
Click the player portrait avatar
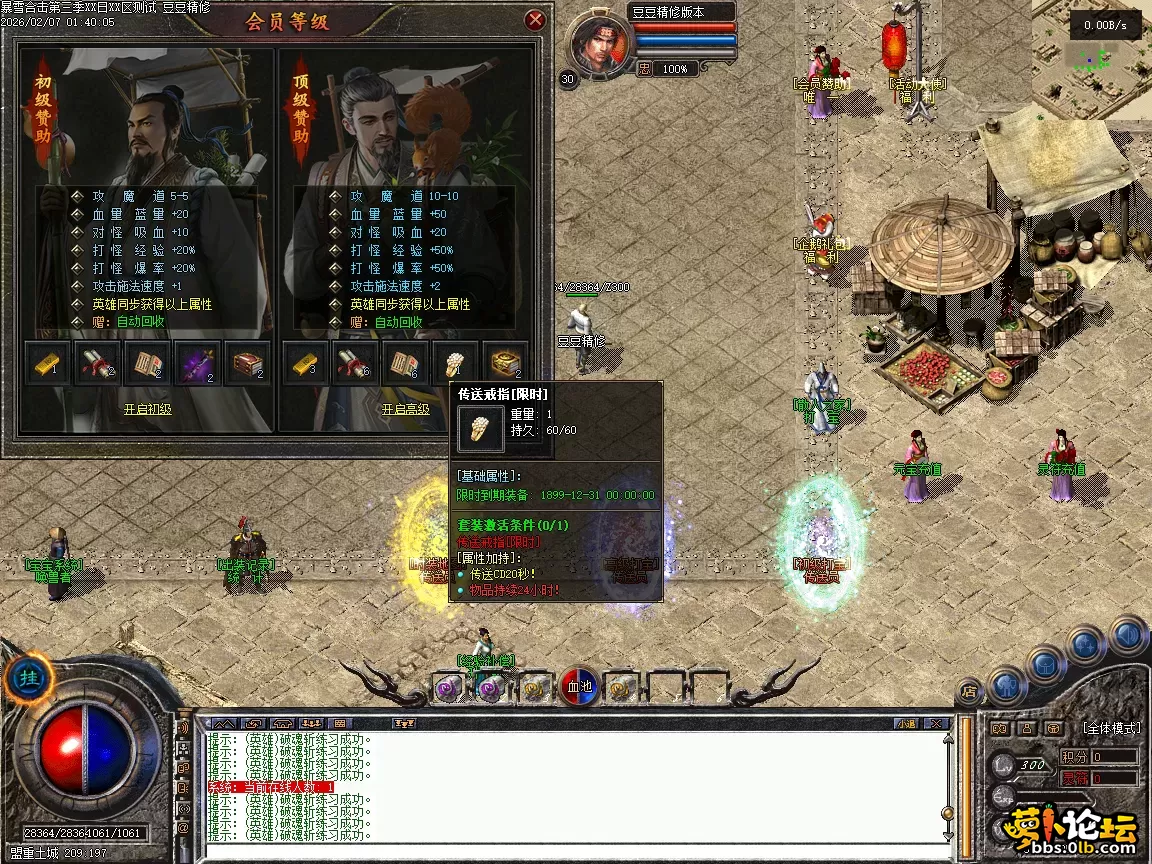[601, 45]
